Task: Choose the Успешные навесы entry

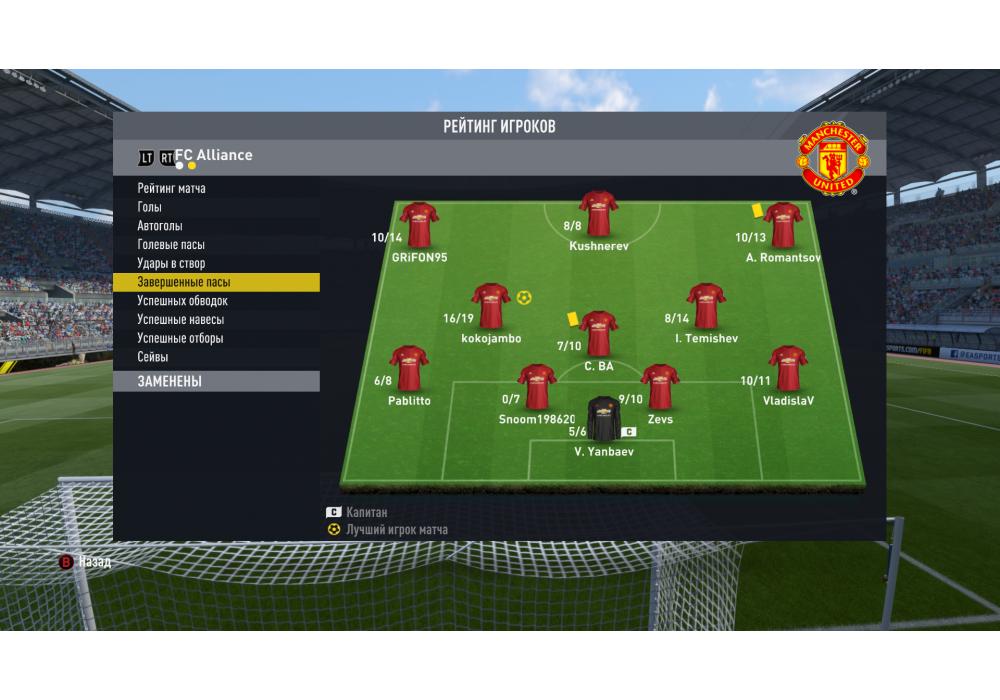Action: (181, 320)
